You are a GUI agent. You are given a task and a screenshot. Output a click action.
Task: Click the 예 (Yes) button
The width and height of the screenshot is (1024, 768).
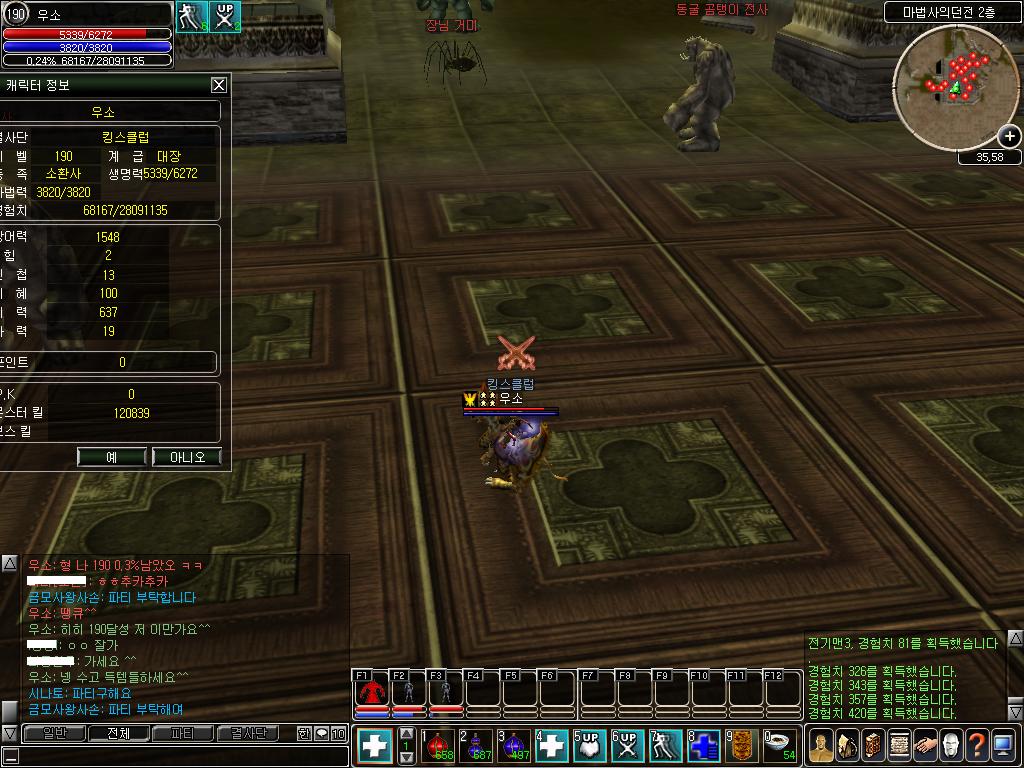(x=112, y=457)
